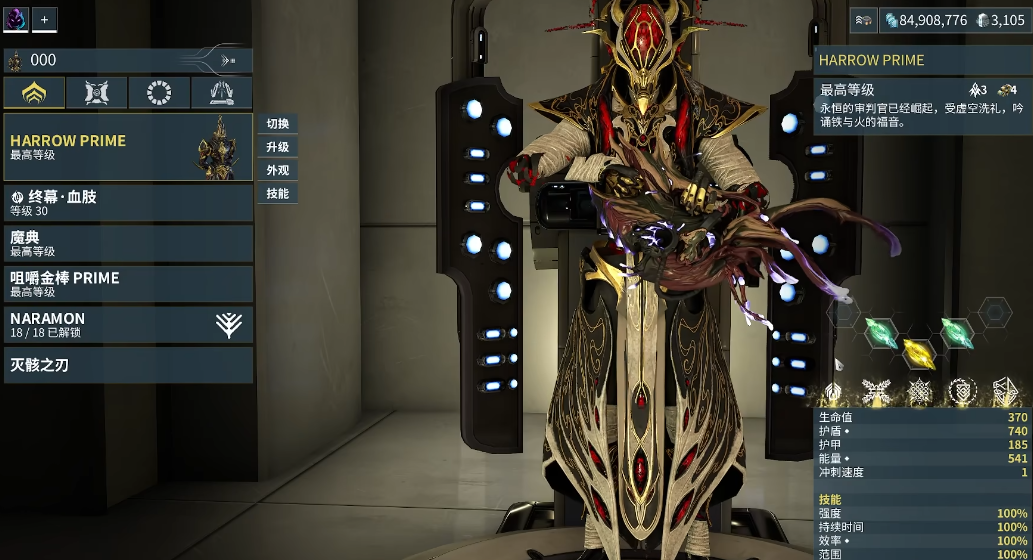
Task: Choose the 魔典 weapon row
Action: click(128, 243)
